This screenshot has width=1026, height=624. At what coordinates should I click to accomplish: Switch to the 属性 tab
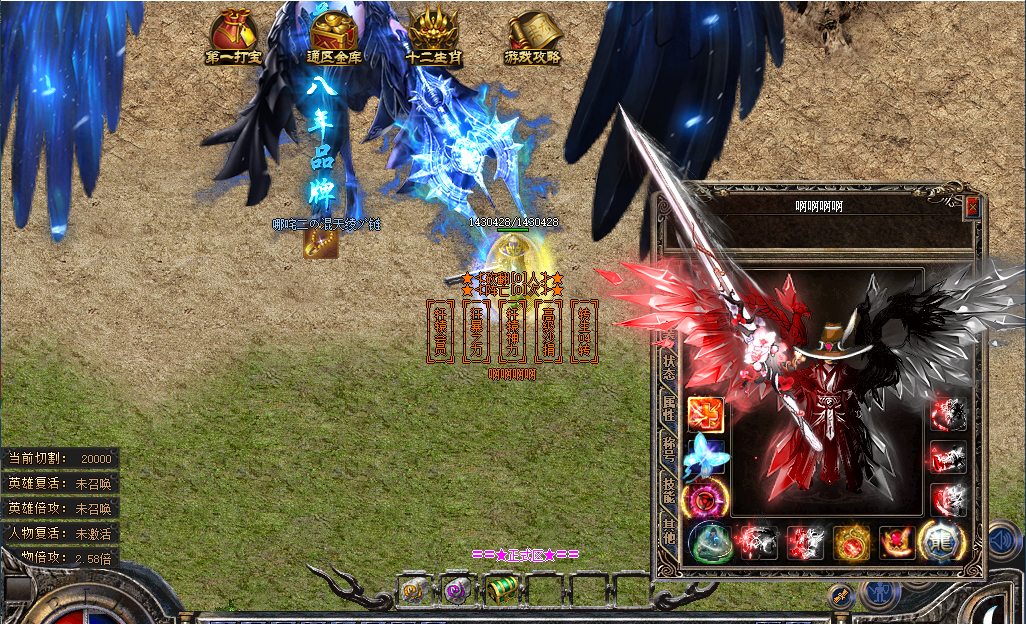668,408
